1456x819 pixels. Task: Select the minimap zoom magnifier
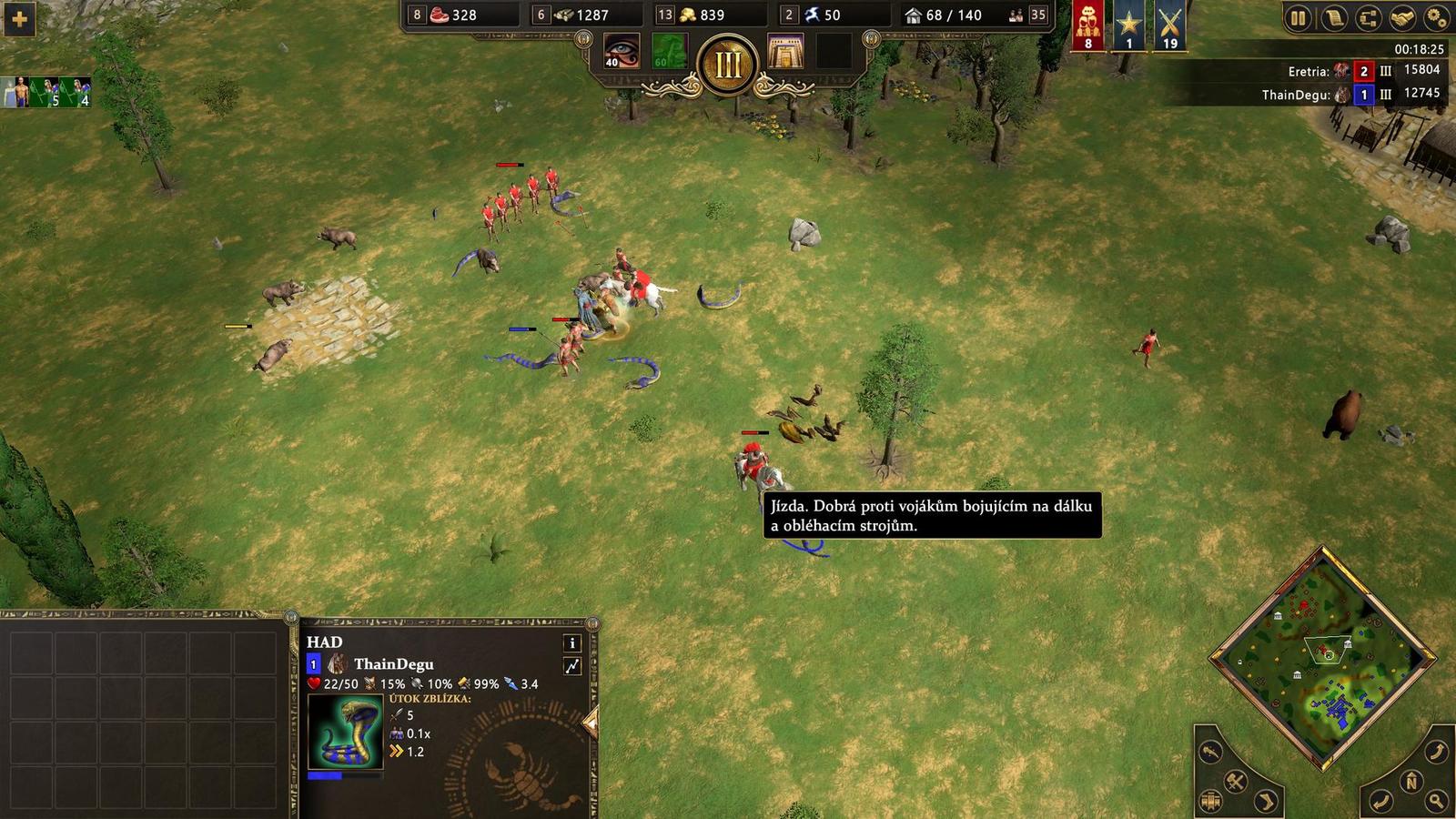click(1435, 800)
